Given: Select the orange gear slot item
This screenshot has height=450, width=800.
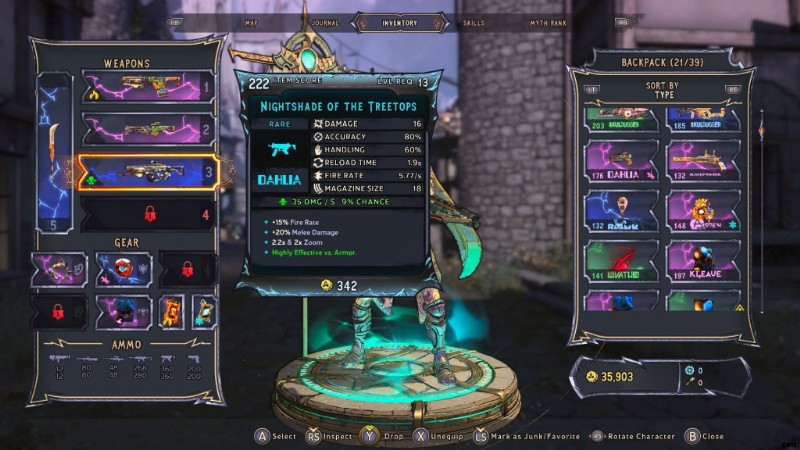Looking at the screenshot, I should pyautogui.click(x=172, y=311).
